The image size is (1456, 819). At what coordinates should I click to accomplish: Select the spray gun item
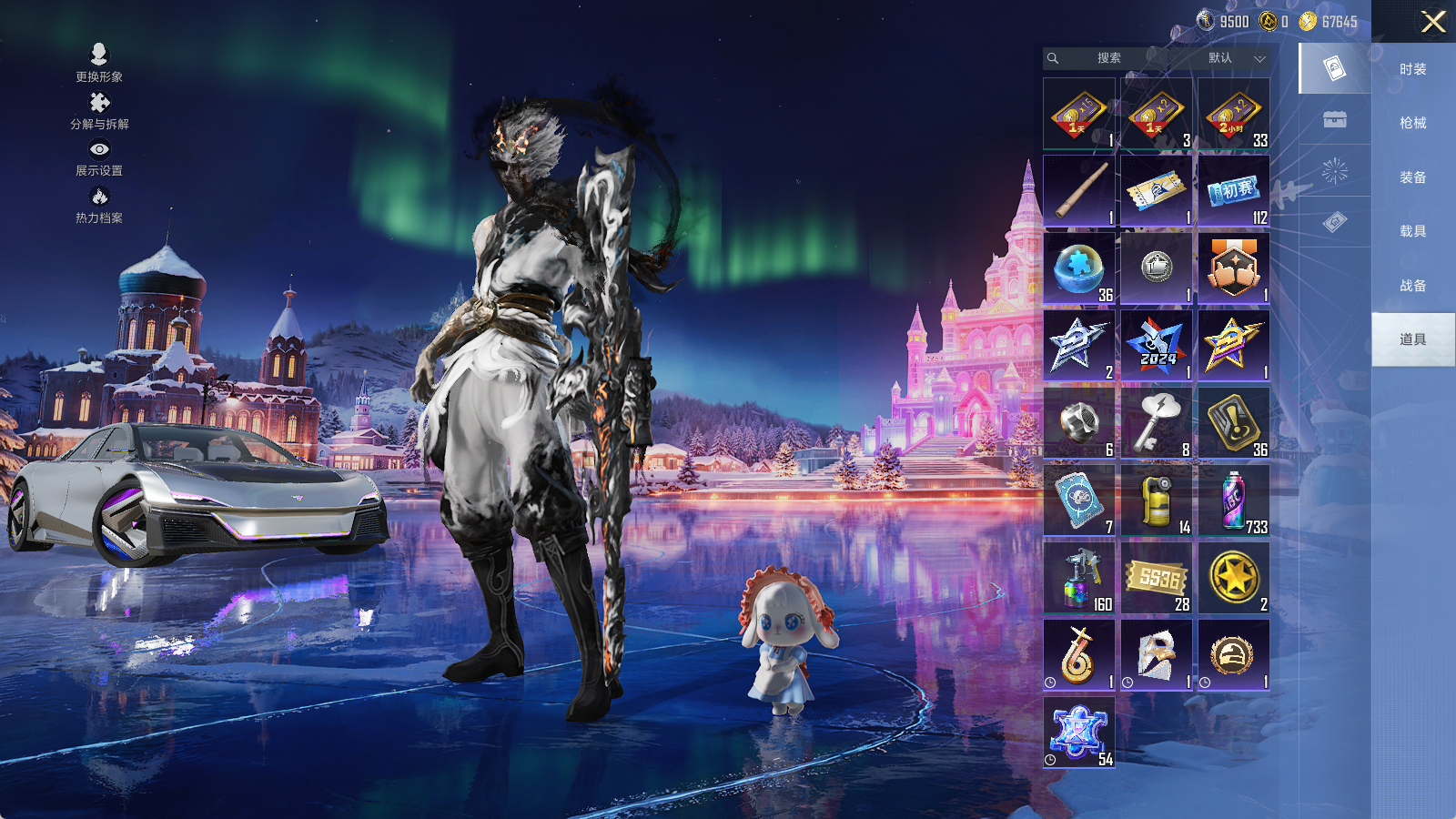1078,578
